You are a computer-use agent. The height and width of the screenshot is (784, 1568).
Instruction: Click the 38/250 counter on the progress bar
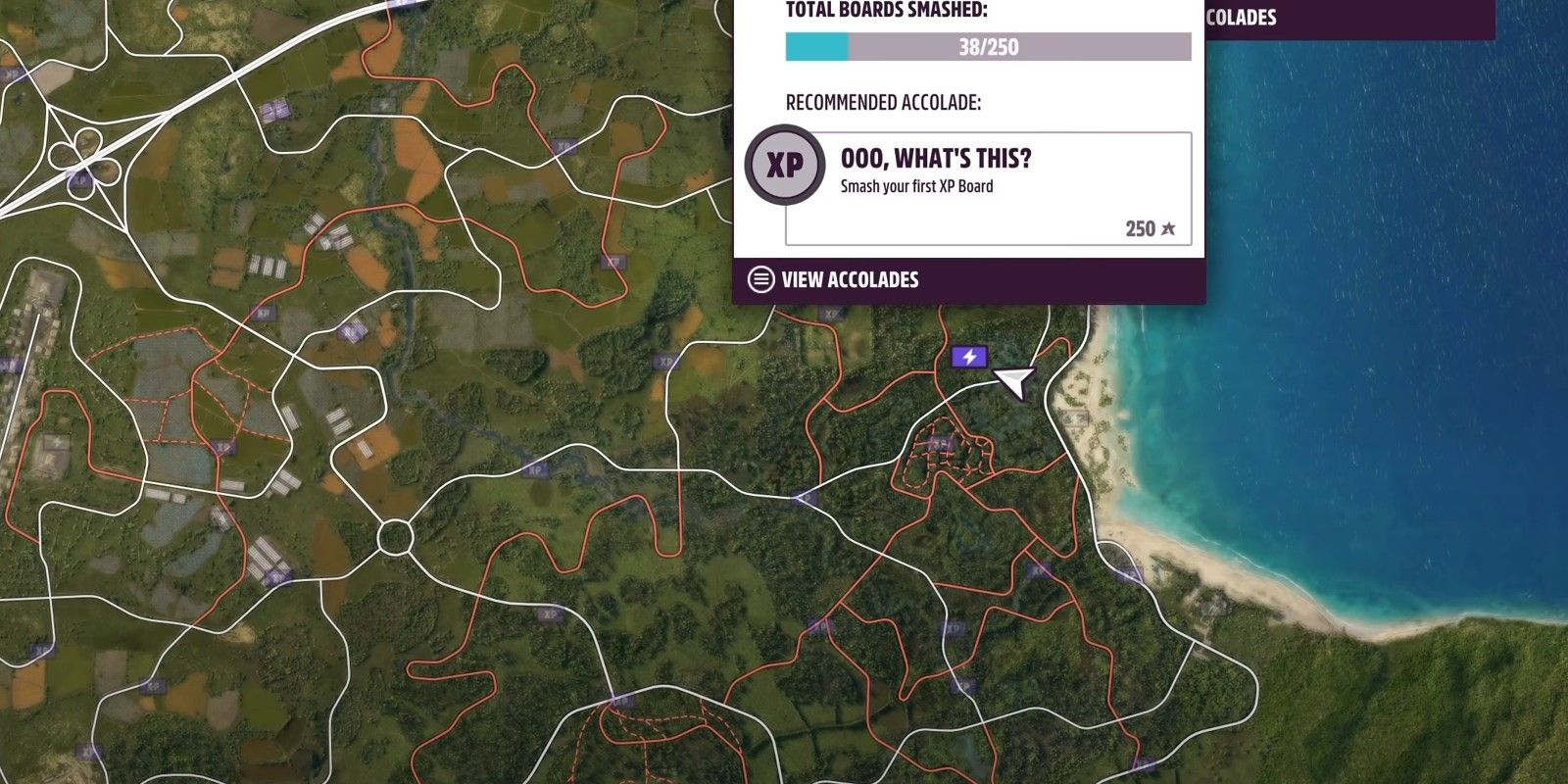click(x=988, y=45)
